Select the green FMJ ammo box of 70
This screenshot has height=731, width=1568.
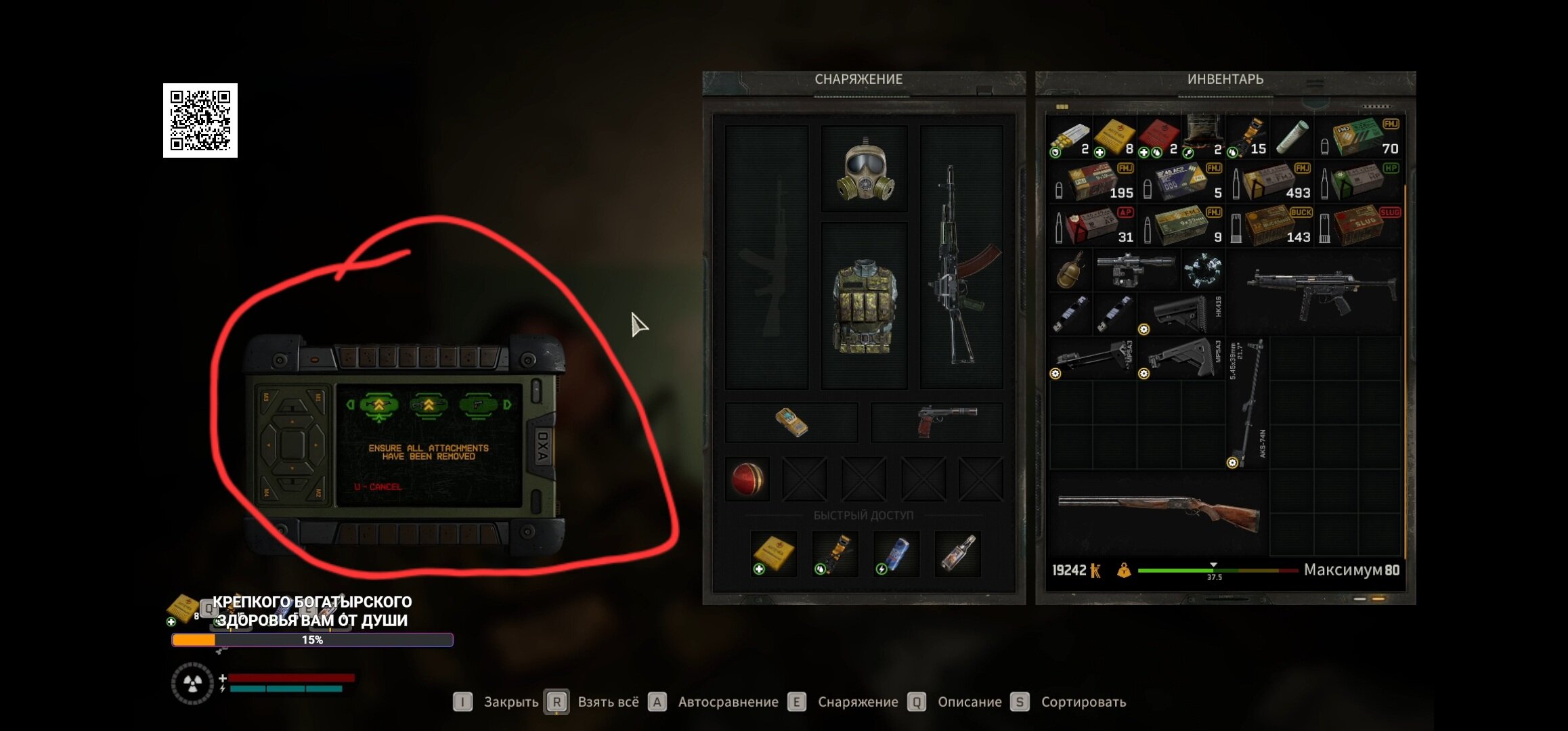[x=1359, y=138]
